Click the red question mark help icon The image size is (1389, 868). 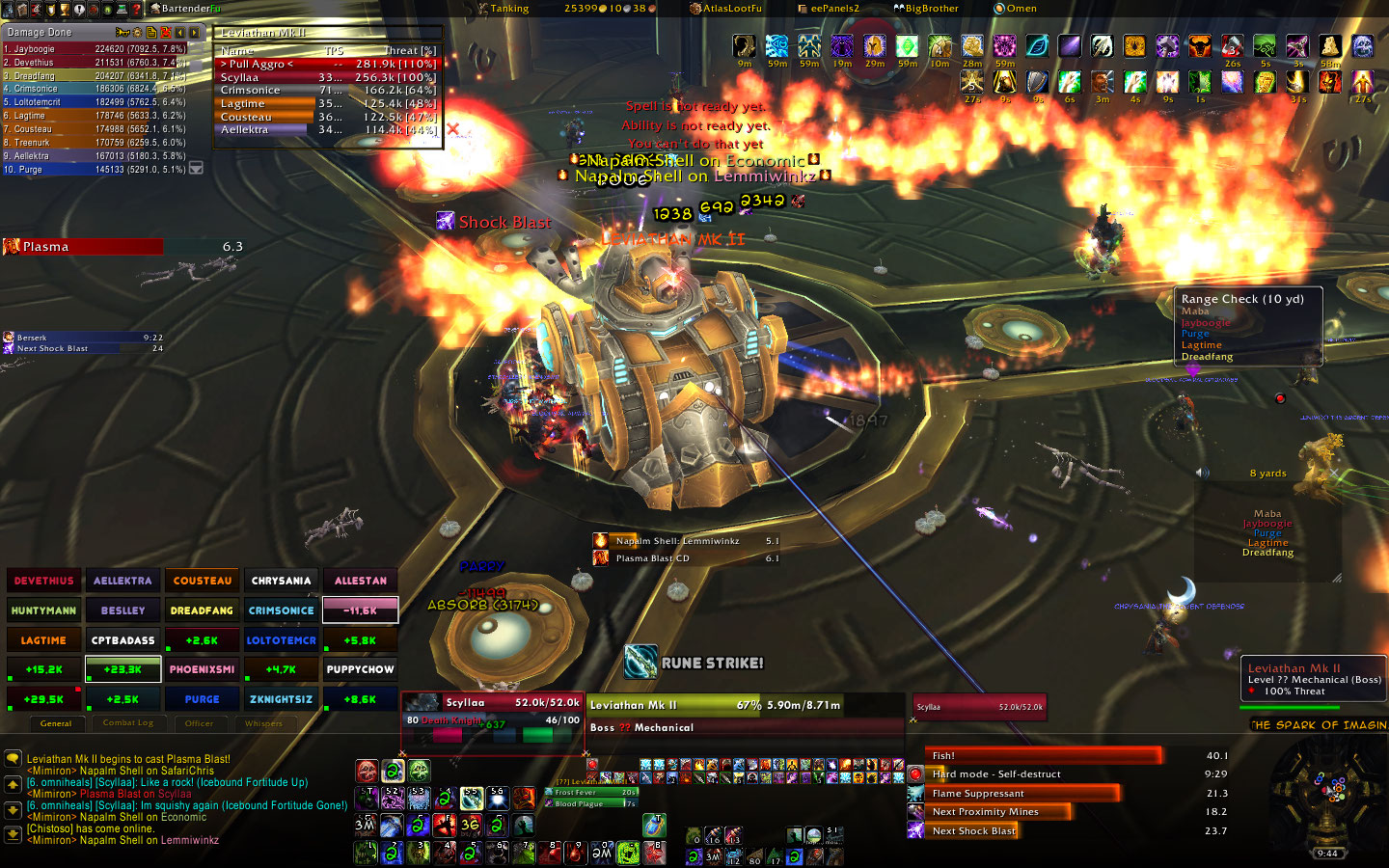(136, 9)
